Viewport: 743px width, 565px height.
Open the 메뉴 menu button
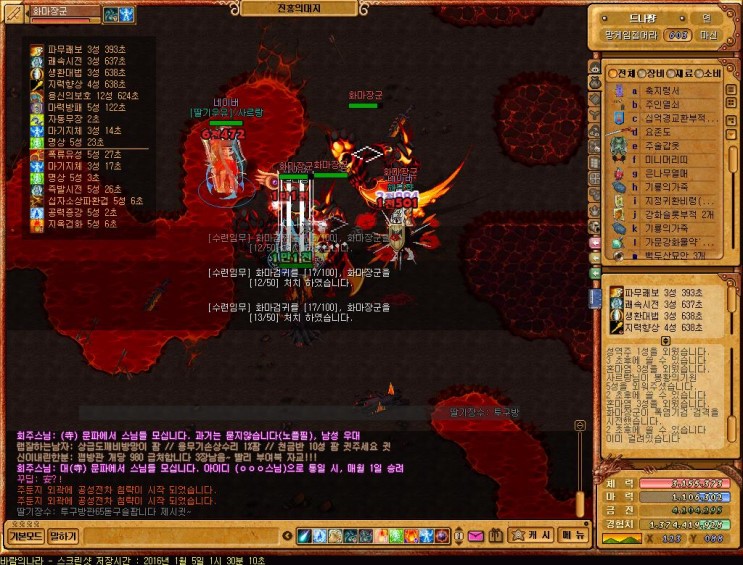573,535
